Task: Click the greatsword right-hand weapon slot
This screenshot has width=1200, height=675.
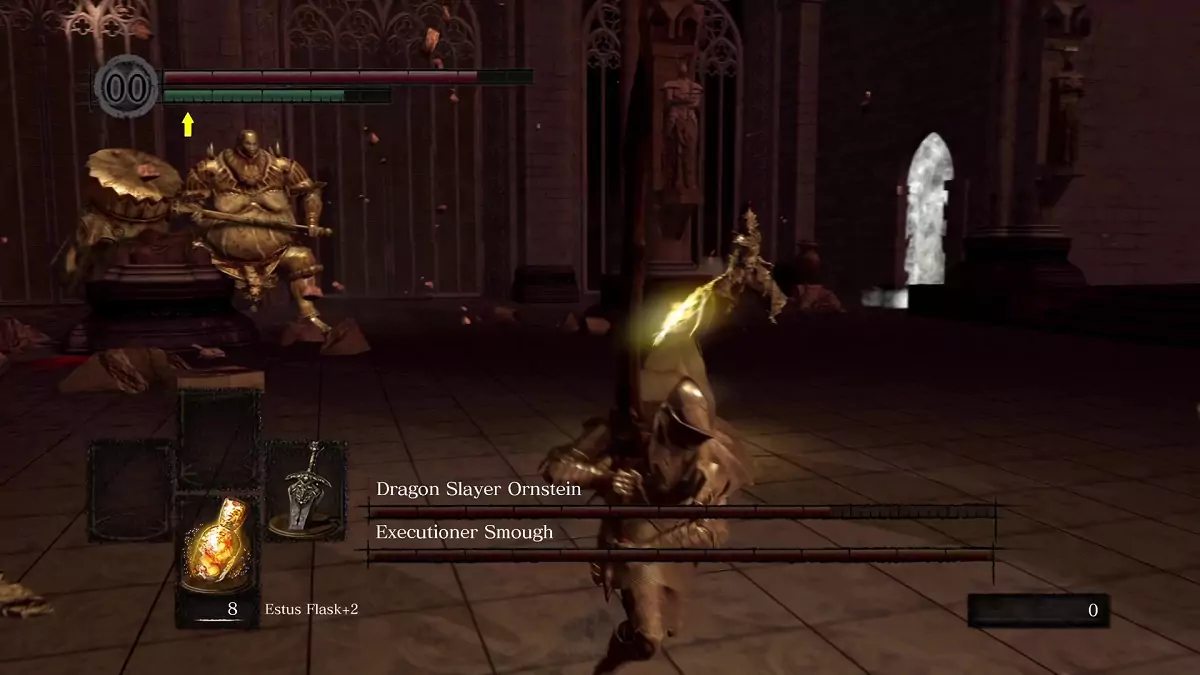Action: click(x=305, y=490)
